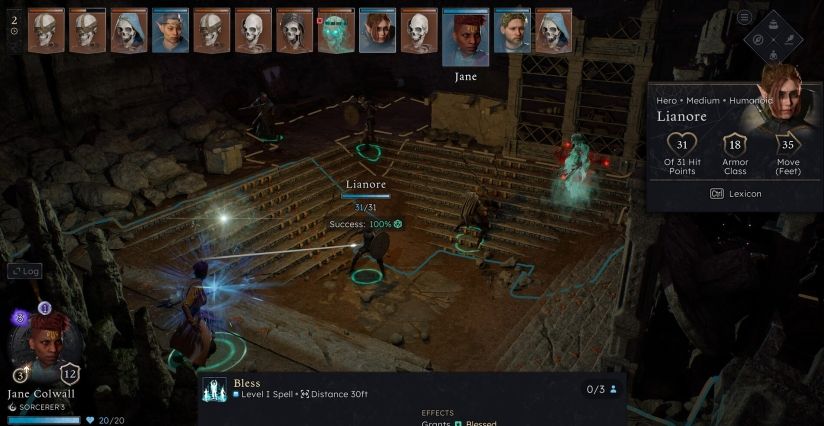
Task: Open the hamburger menu icon
Action: point(744,17)
